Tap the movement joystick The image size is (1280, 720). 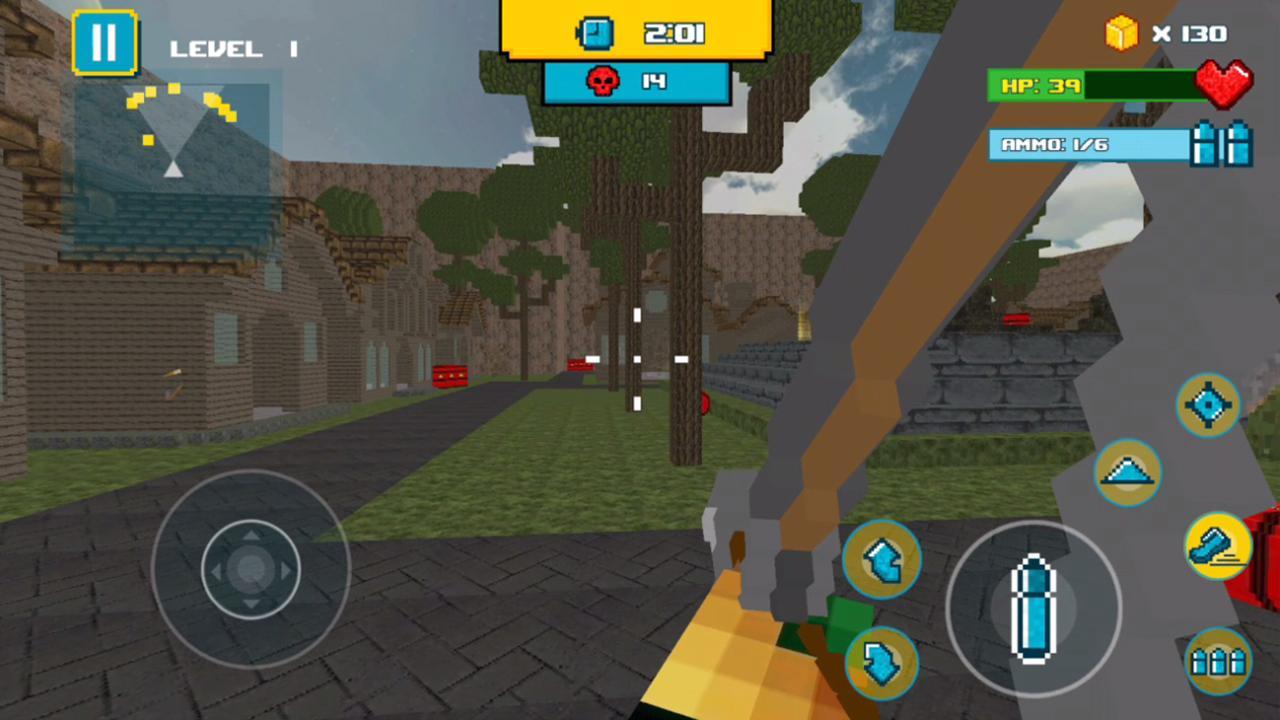[x=250, y=570]
